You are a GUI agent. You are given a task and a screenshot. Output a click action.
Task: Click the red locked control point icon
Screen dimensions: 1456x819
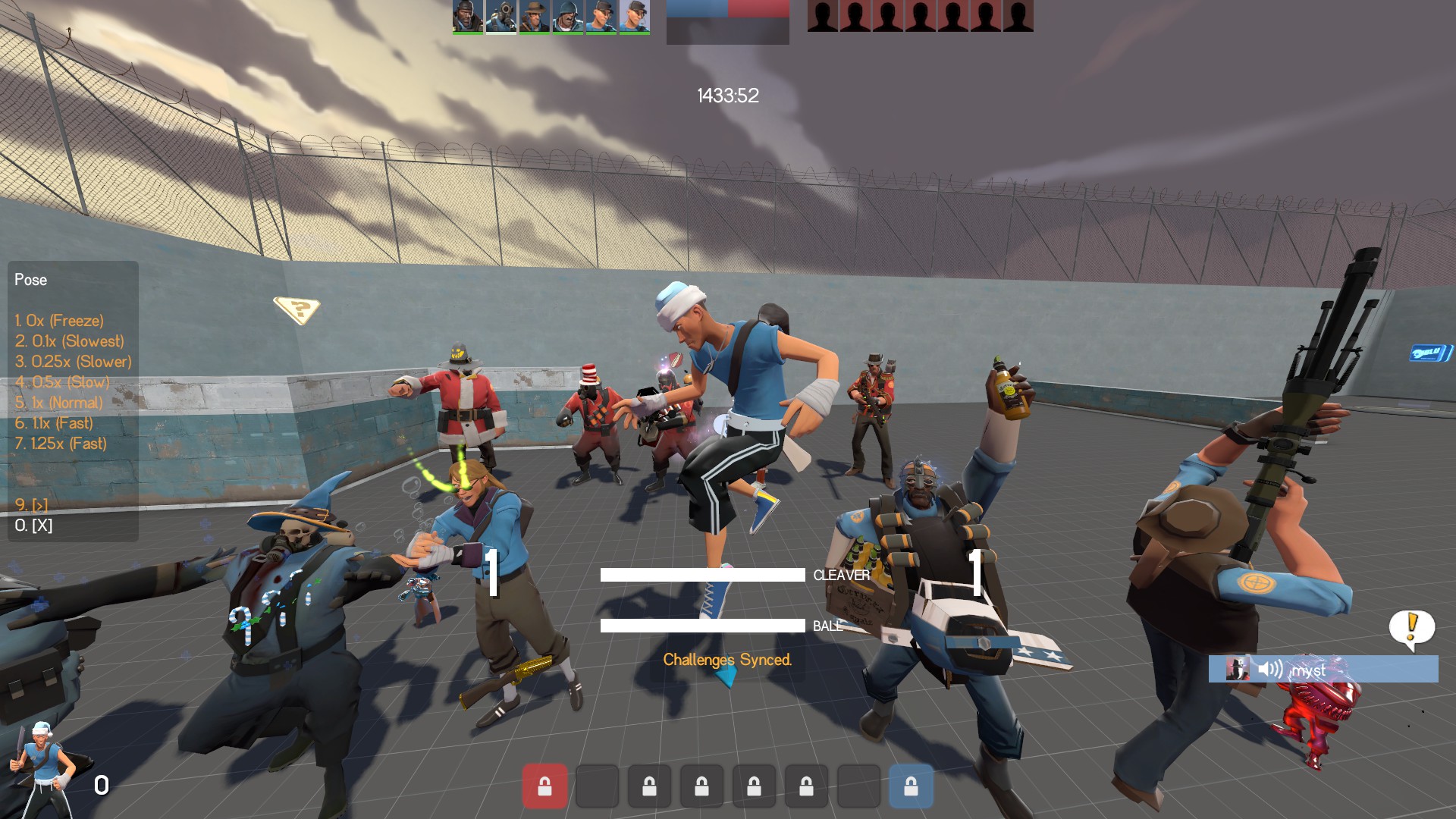pos(544,786)
